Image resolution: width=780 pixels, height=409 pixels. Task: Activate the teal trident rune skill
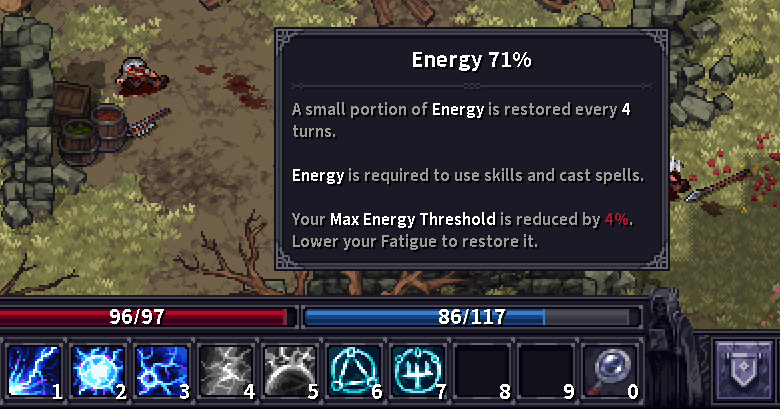417,371
